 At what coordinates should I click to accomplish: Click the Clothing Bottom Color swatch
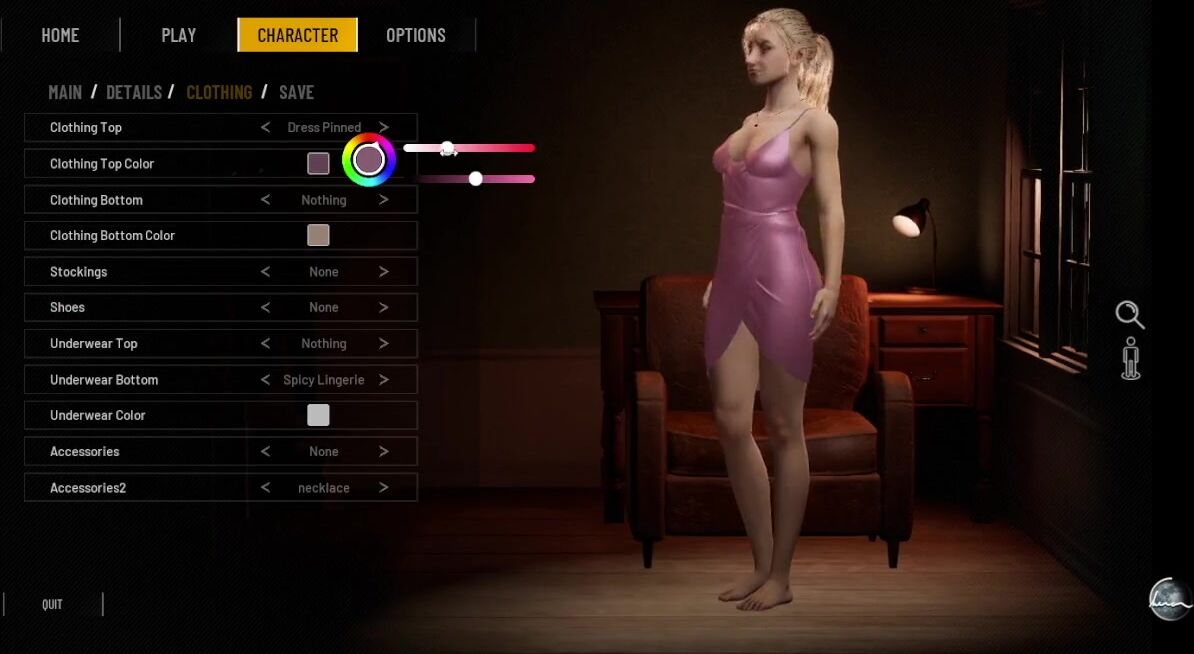tap(318, 235)
